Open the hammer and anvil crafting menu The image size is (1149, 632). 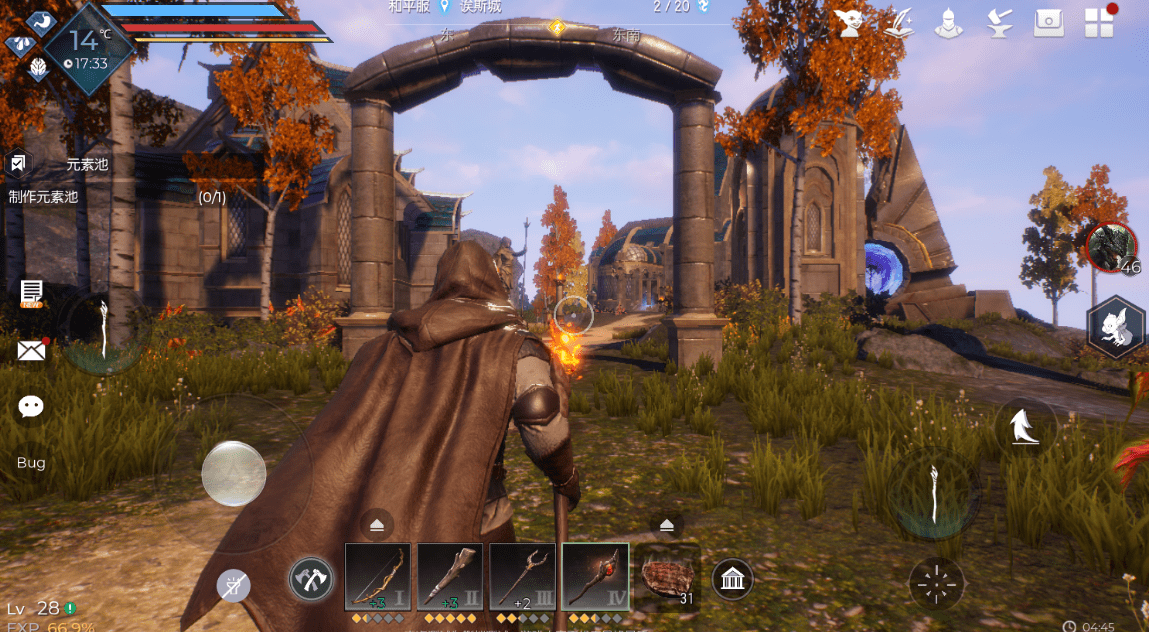(x=998, y=23)
